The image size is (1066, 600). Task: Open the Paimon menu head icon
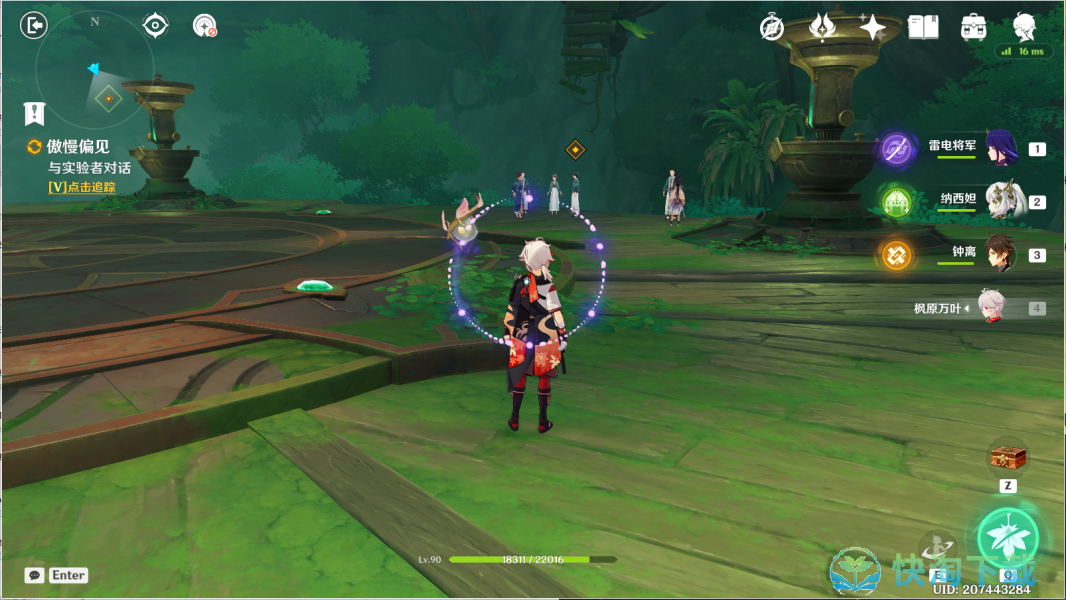point(1024,26)
